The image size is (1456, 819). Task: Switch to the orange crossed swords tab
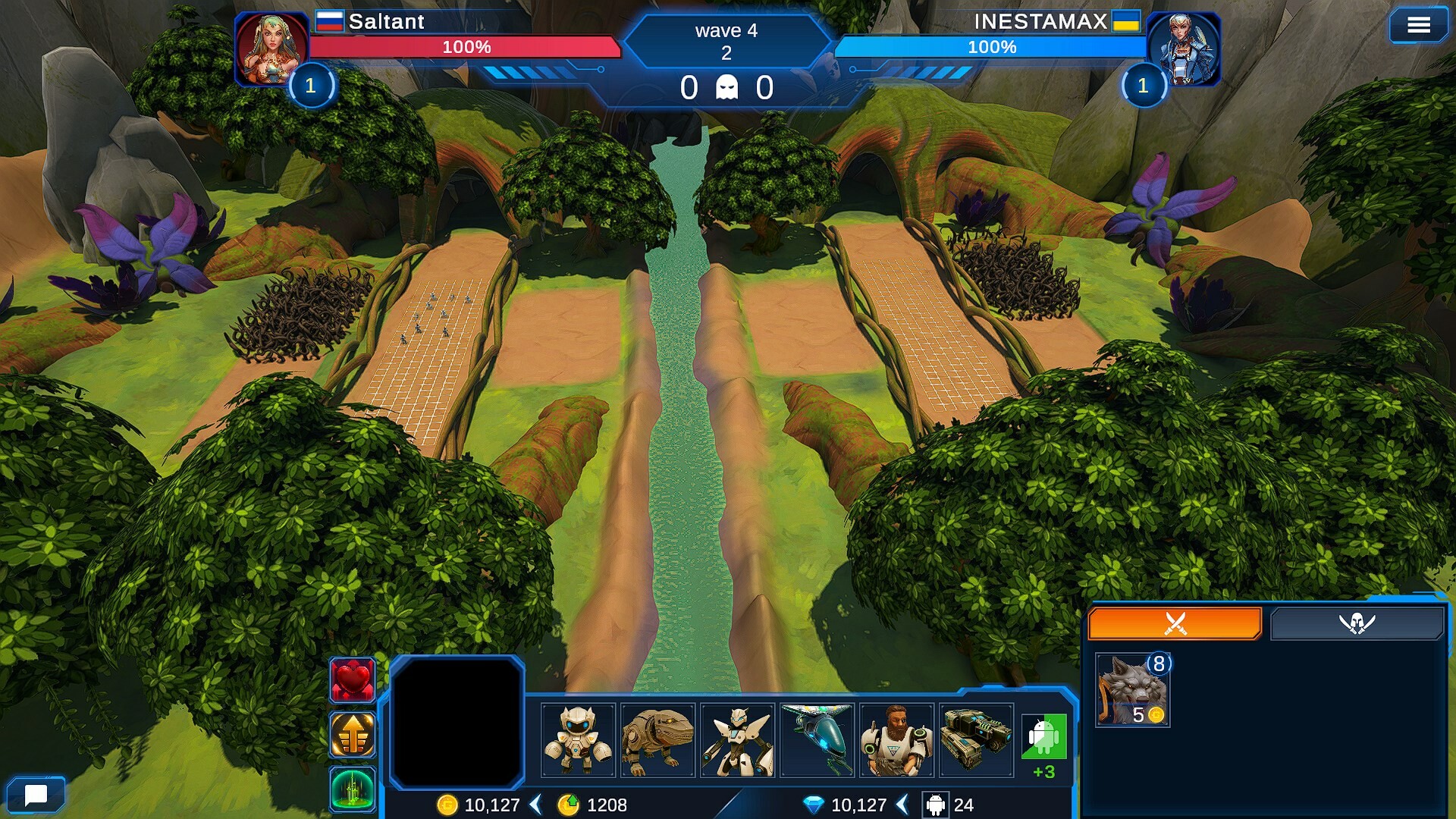click(x=1175, y=623)
